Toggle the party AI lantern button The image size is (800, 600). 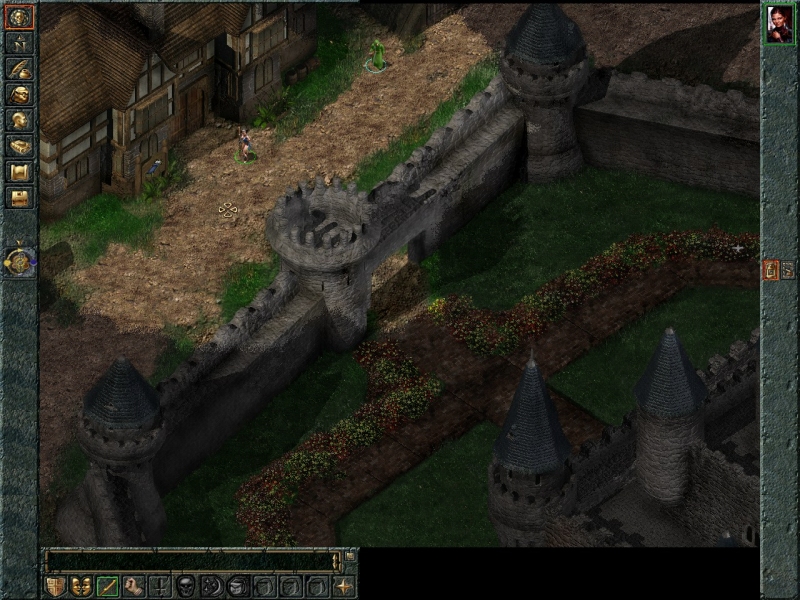click(x=771, y=269)
